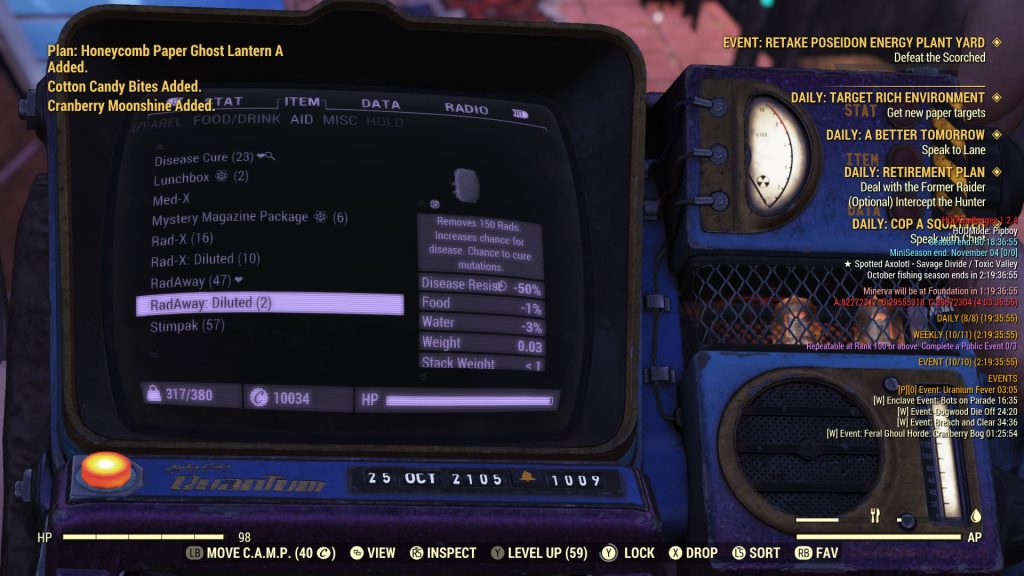Screen dimensions: 1024x576
Task: Choose Rad-X (16) entry
Action: (182, 239)
